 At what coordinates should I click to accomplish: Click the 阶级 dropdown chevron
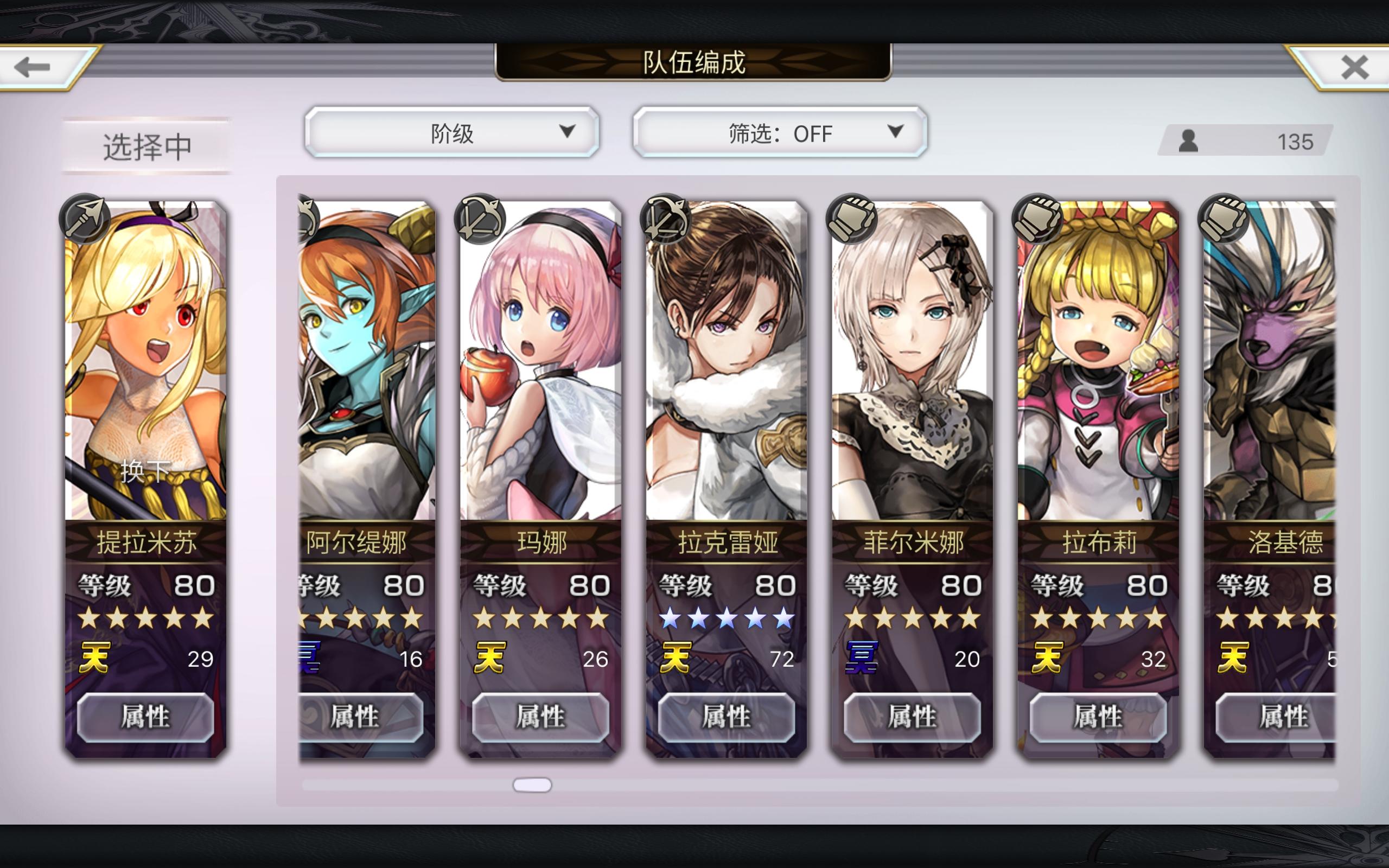pyautogui.click(x=567, y=132)
